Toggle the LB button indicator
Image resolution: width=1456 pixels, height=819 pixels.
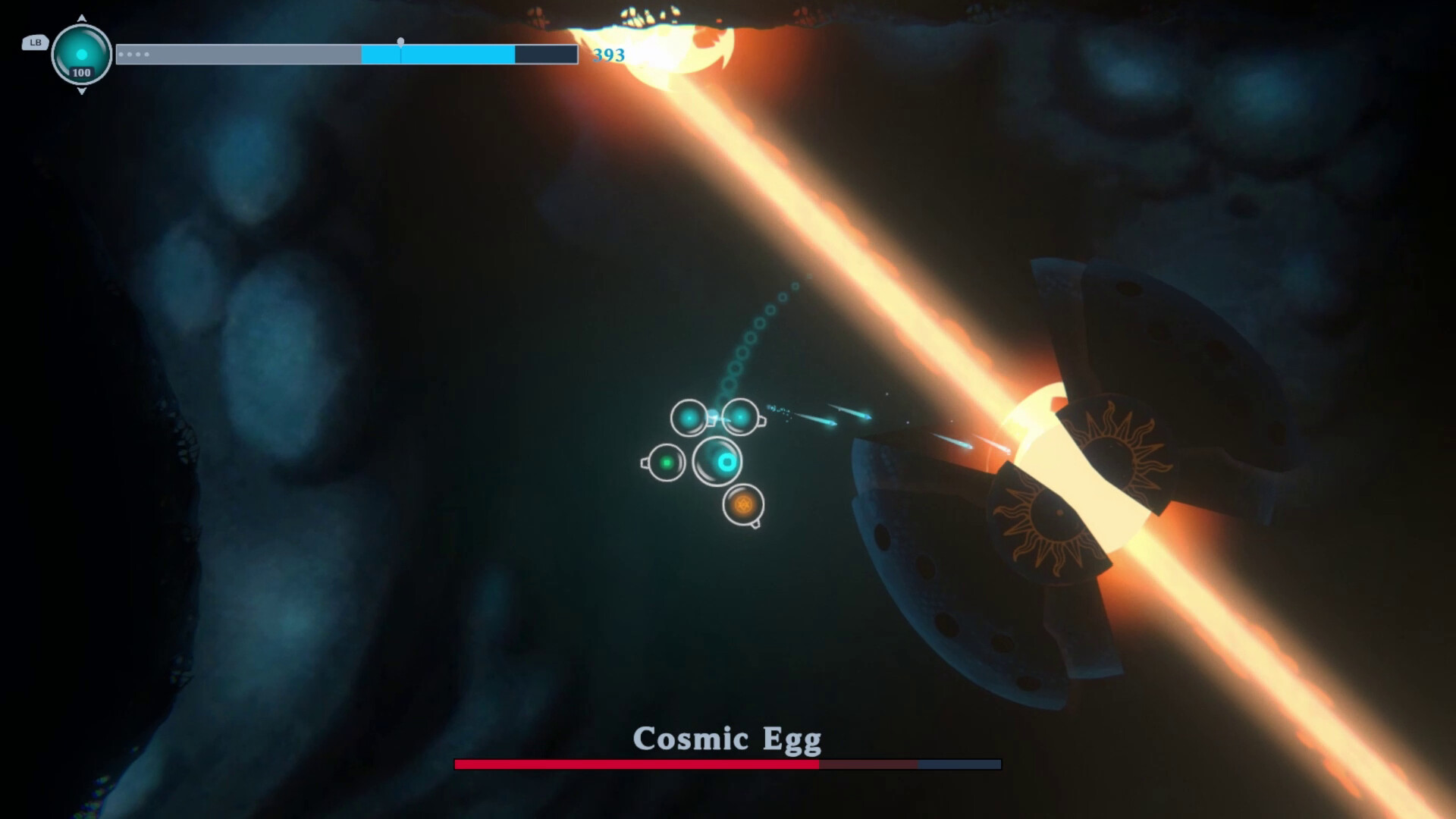point(34,43)
